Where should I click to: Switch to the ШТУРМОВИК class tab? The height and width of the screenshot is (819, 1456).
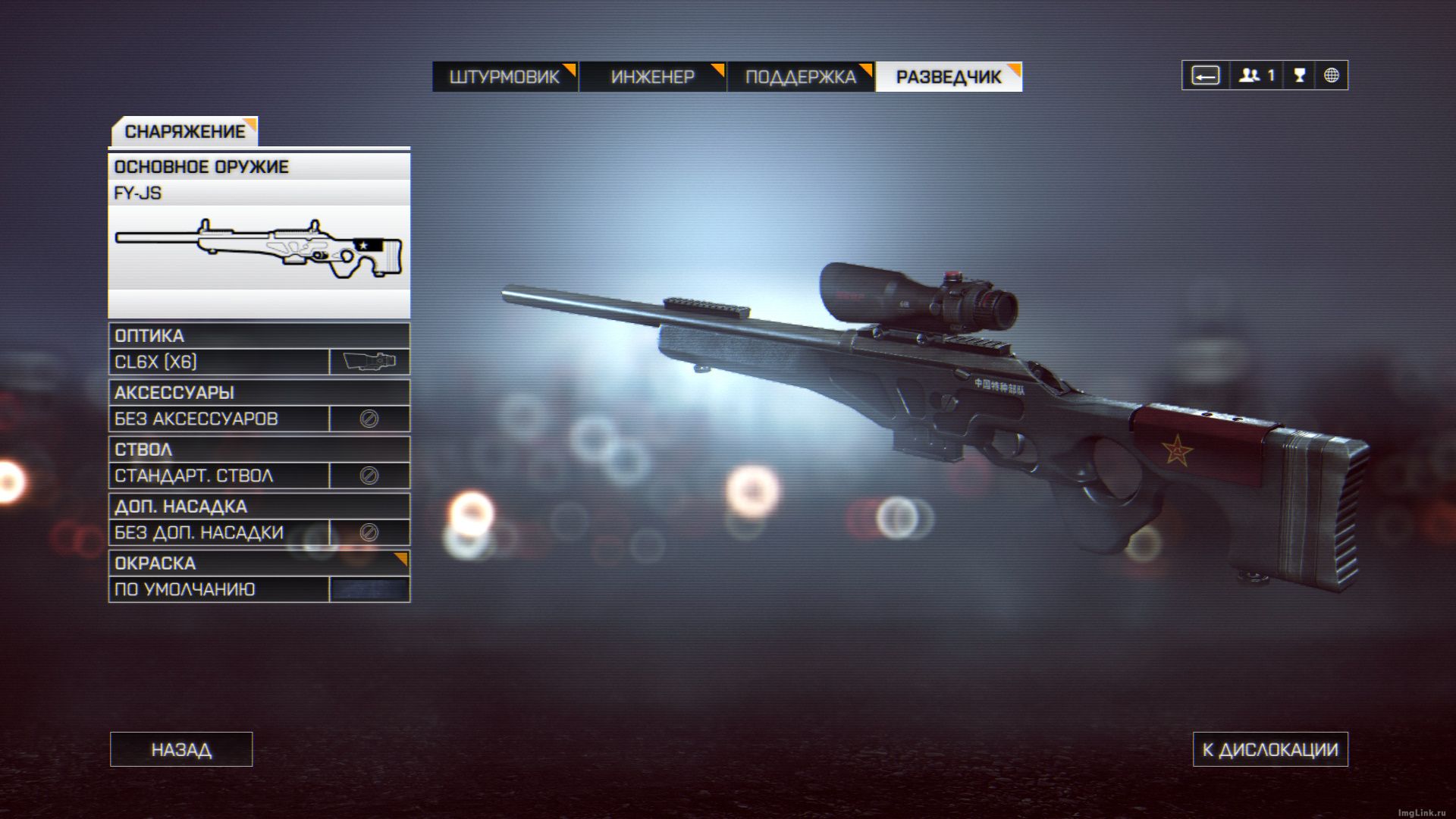pos(504,77)
